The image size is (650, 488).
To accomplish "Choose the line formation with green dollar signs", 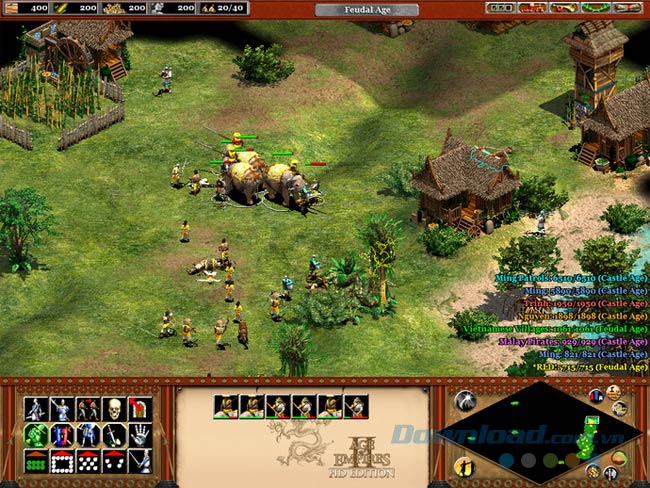I will [x=36, y=461].
